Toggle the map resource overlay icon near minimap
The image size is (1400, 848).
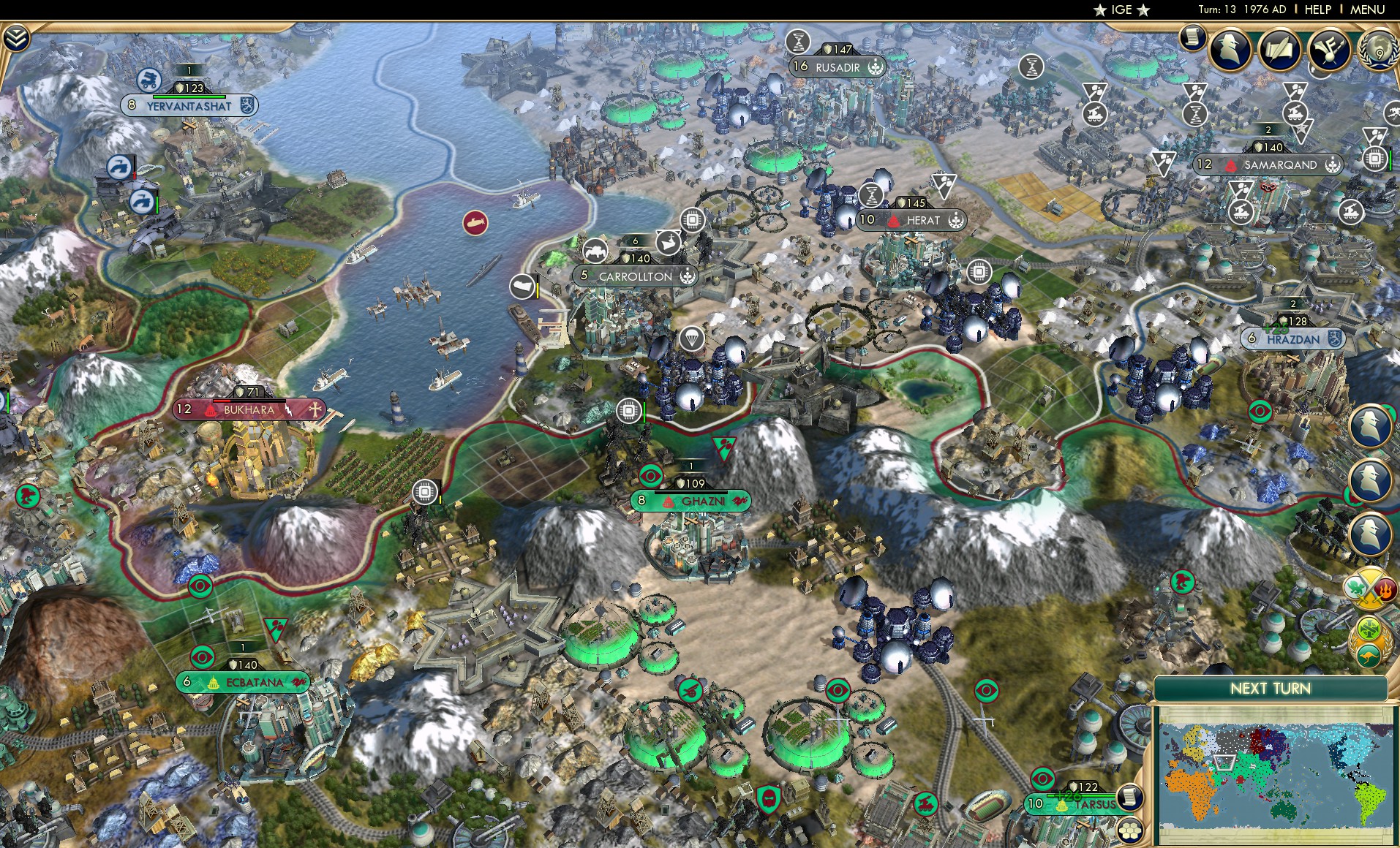(x=1129, y=797)
